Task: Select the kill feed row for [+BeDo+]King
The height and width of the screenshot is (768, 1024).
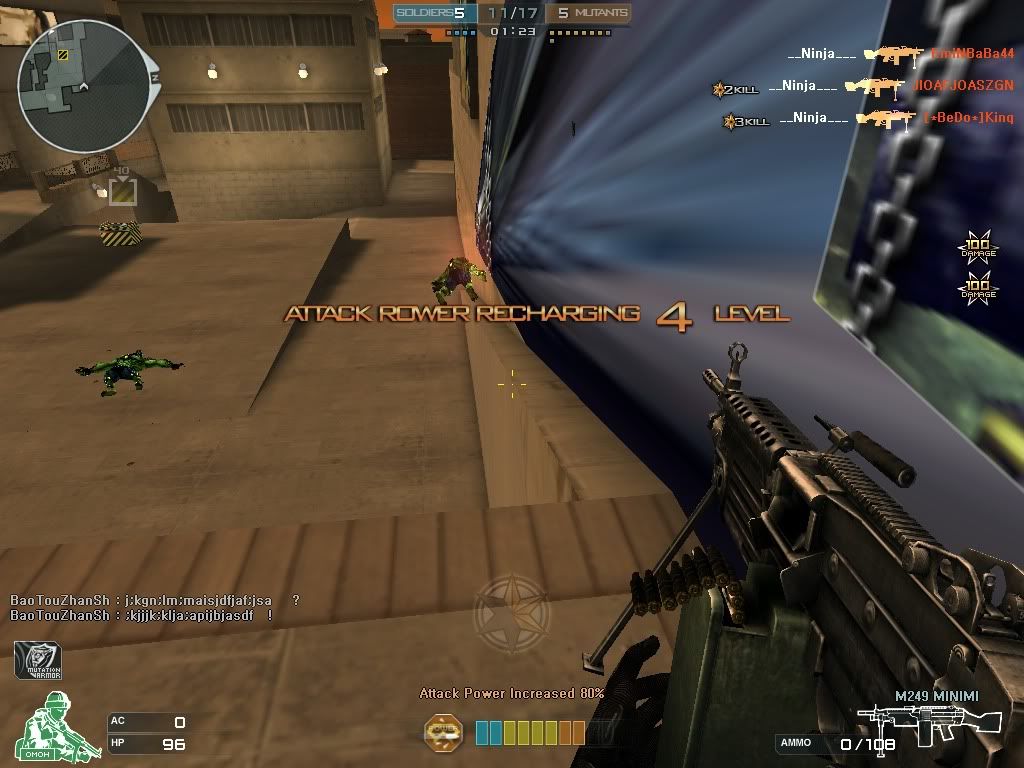Action: [x=860, y=120]
